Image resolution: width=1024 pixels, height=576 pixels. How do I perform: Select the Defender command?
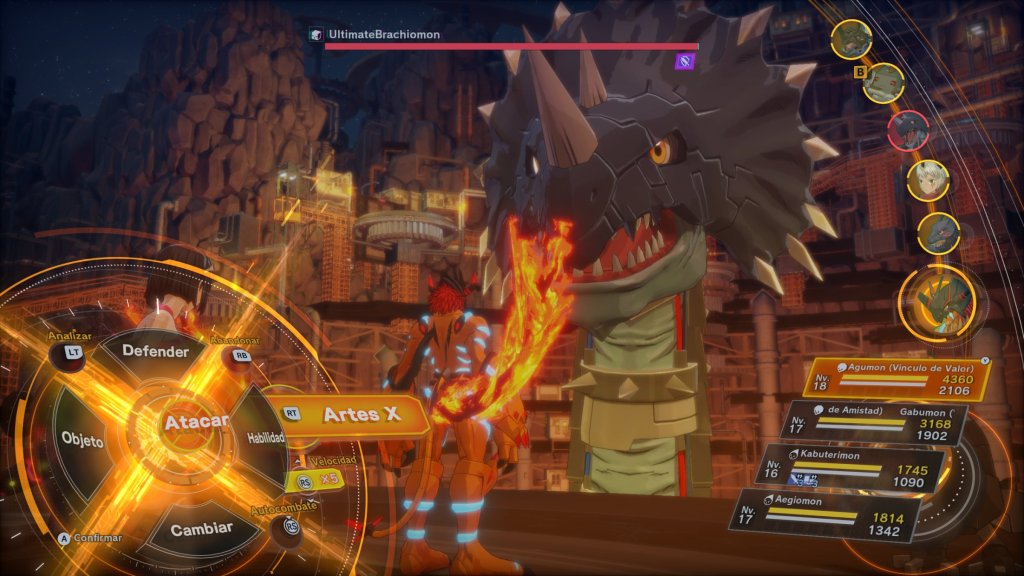155,352
